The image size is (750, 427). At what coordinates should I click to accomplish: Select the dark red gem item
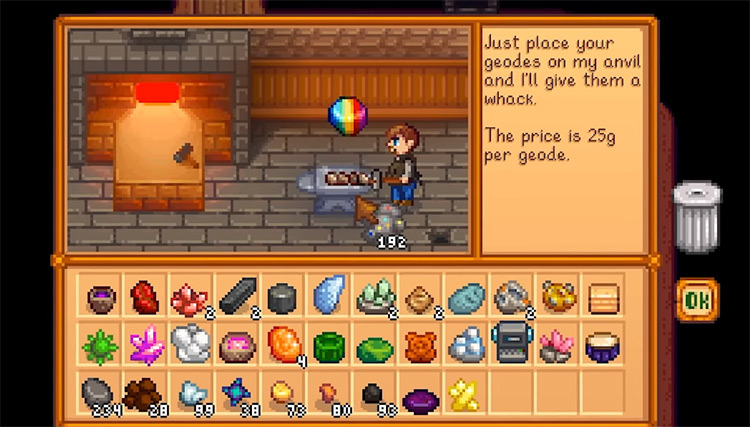point(146,296)
